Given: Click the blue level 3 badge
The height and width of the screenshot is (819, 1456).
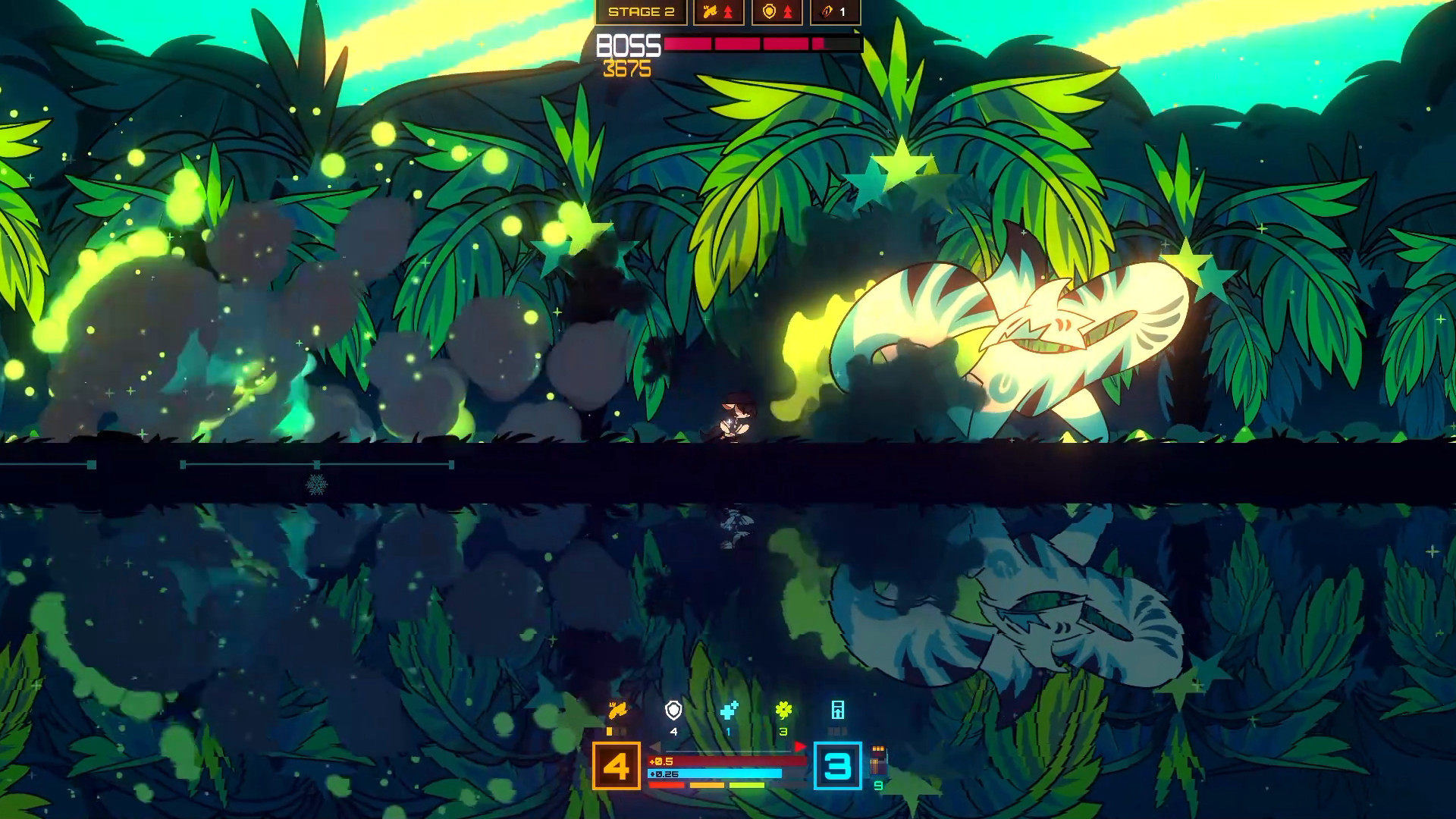Looking at the screenshot, I should coord(836,767).
